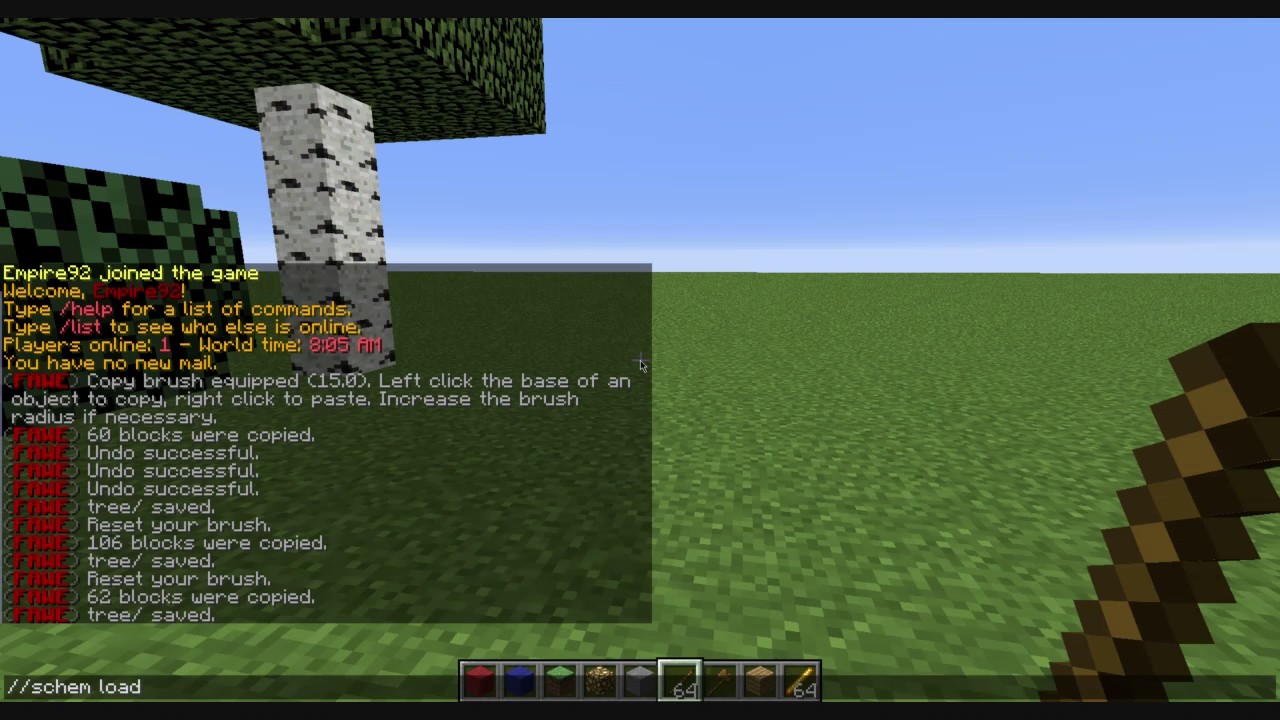
Task: Click the 'tree/ saved' chat message
Action: [148, 507]
